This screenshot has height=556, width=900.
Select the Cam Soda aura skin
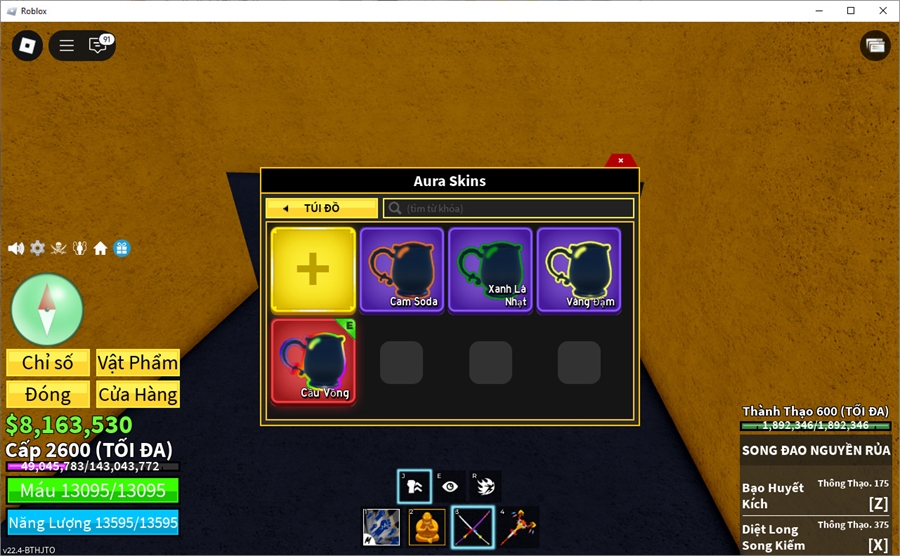coord(402,270)
